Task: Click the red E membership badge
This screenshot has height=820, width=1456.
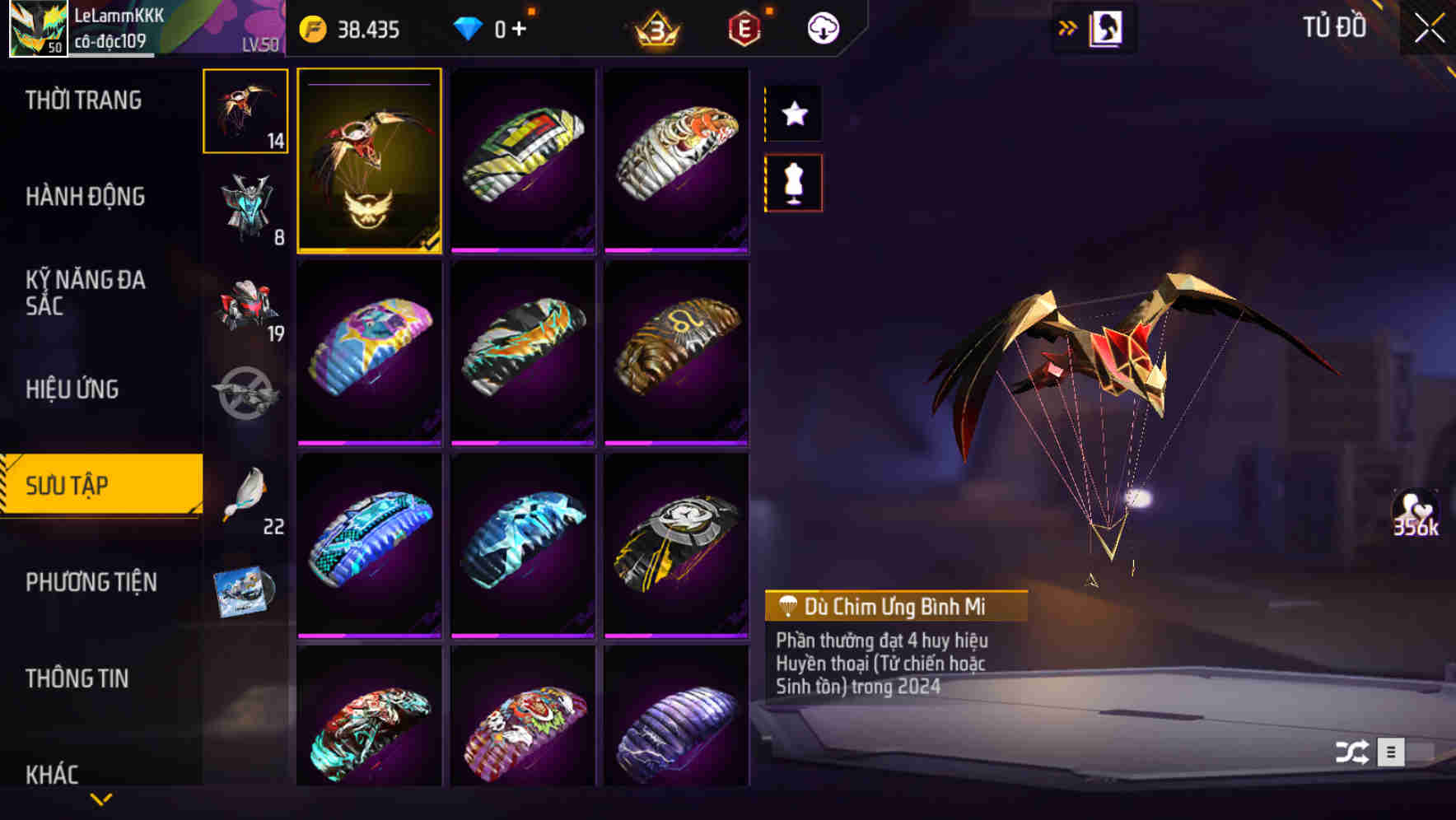Action: [x=743, y=27]
